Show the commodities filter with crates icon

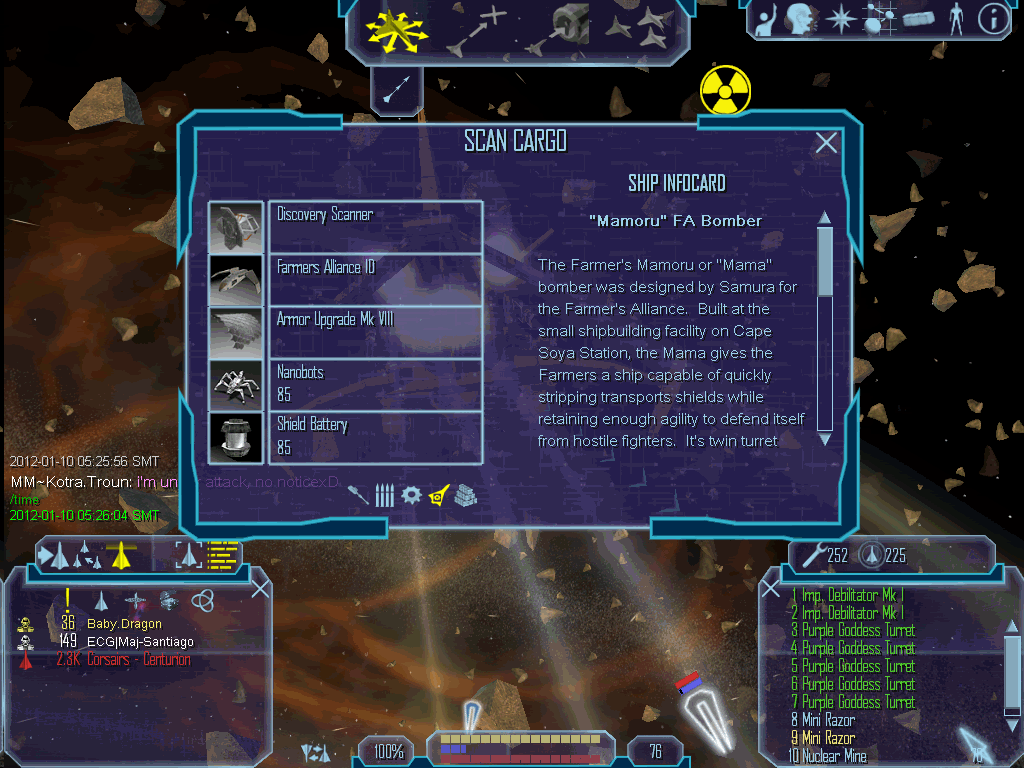point(465,494)
